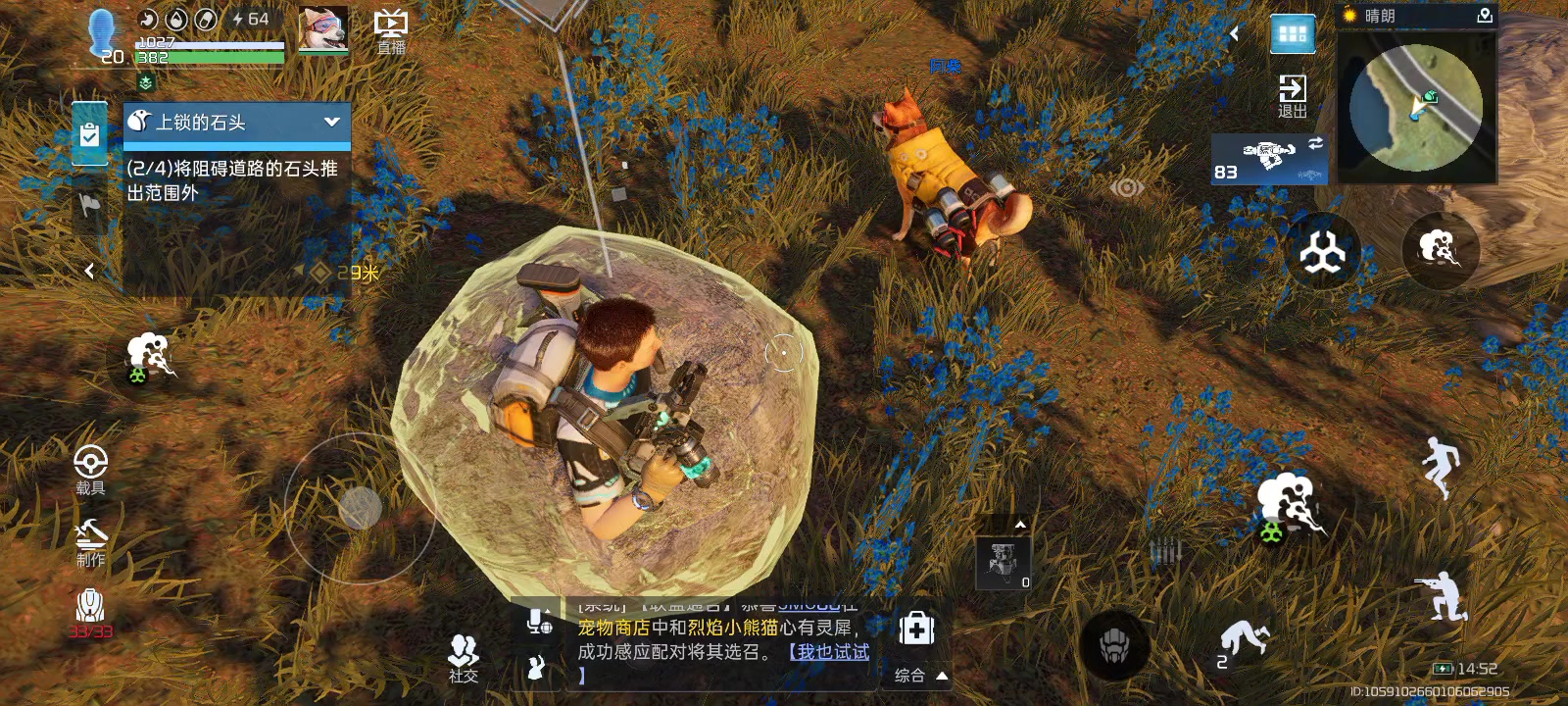Open the 社交 social menu
The height and width of the screenshot is (706, 1568).
click(x=463, y=657)
